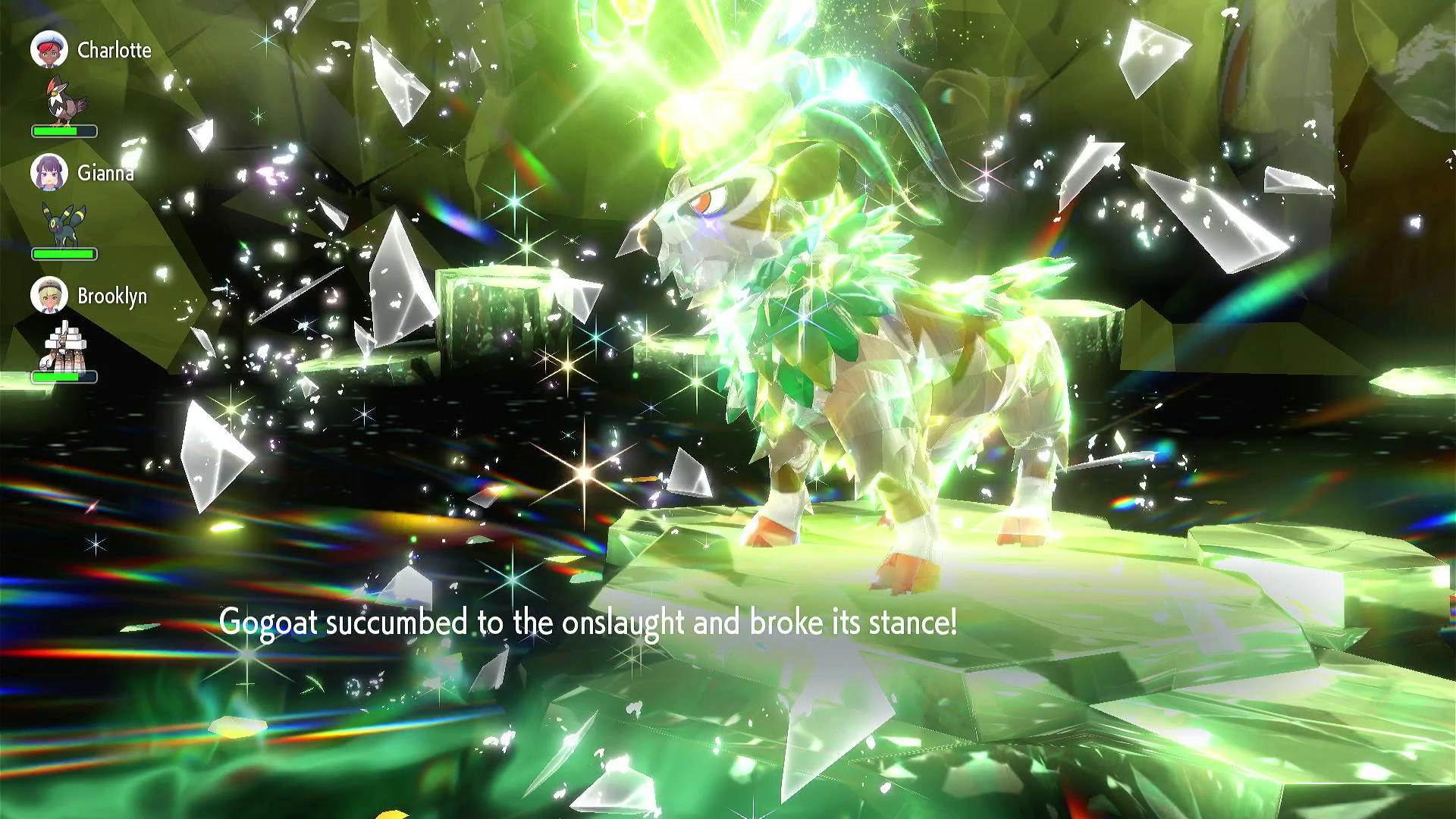
Task: Toggle Charlotte's party member status display
Action: point(64,91)
